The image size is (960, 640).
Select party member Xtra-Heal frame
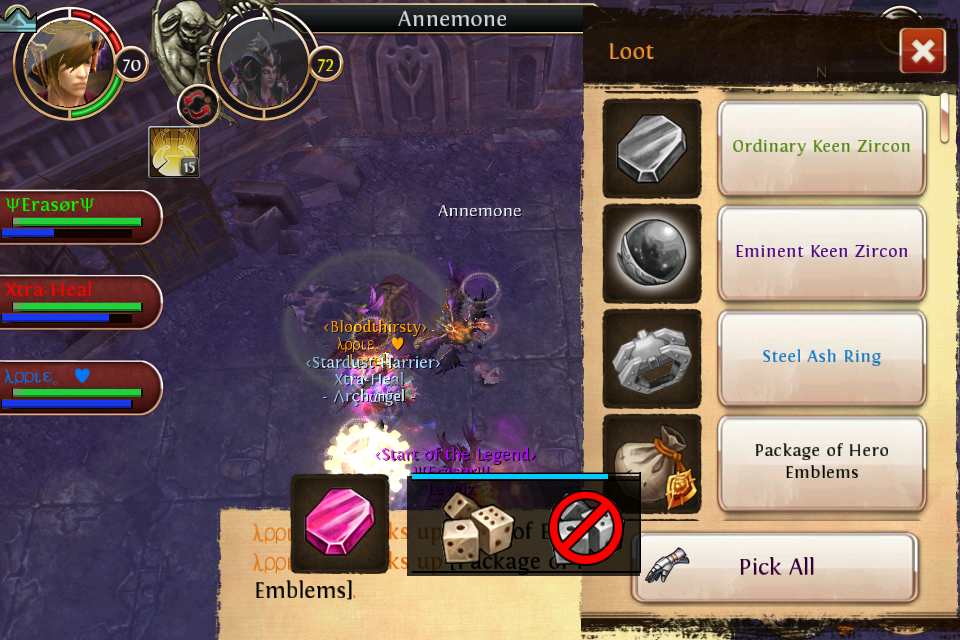pyautogui.click(x=80, y=301)
